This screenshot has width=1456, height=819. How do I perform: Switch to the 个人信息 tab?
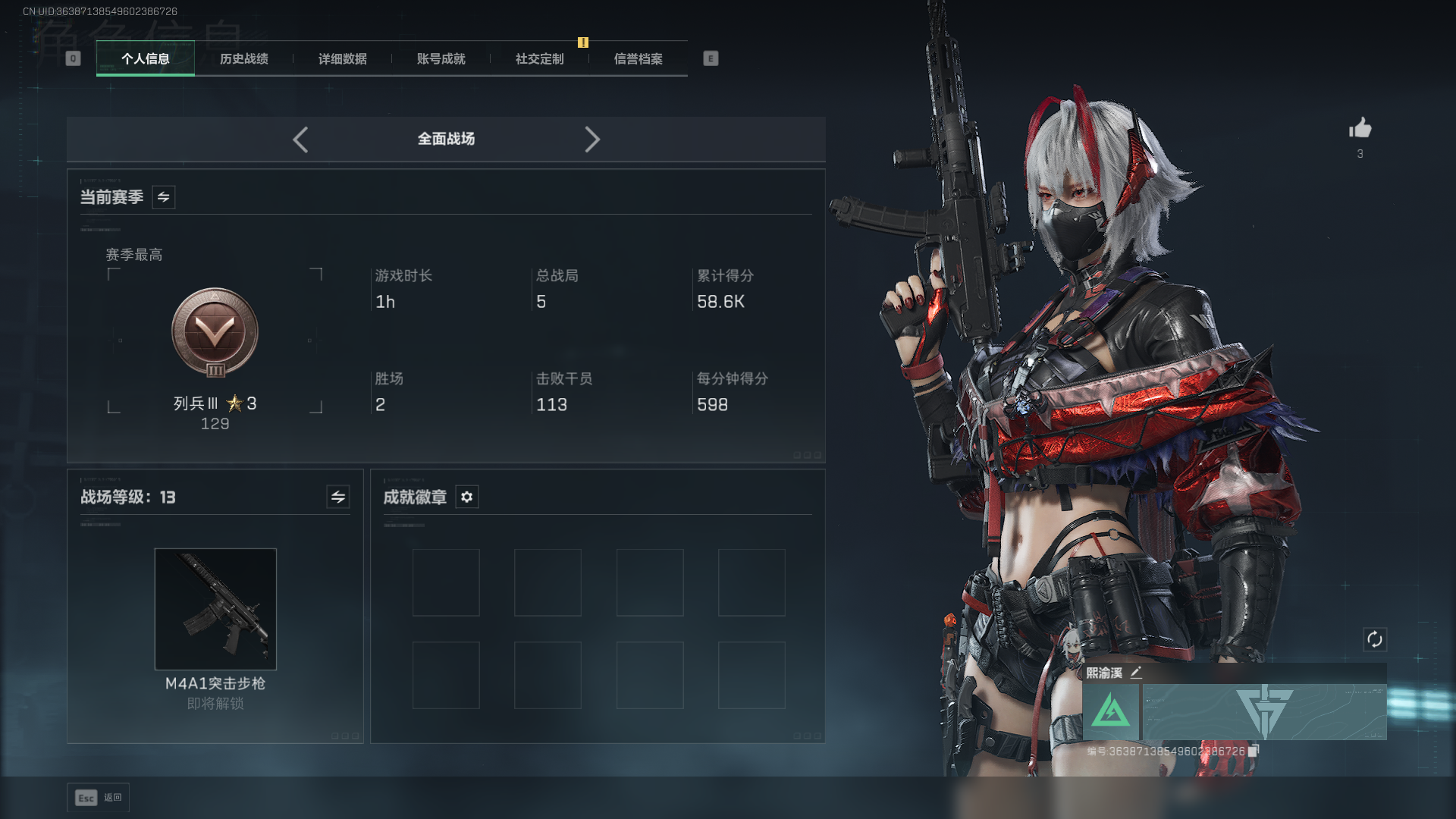pyautogui.click(x=145, y=59)
